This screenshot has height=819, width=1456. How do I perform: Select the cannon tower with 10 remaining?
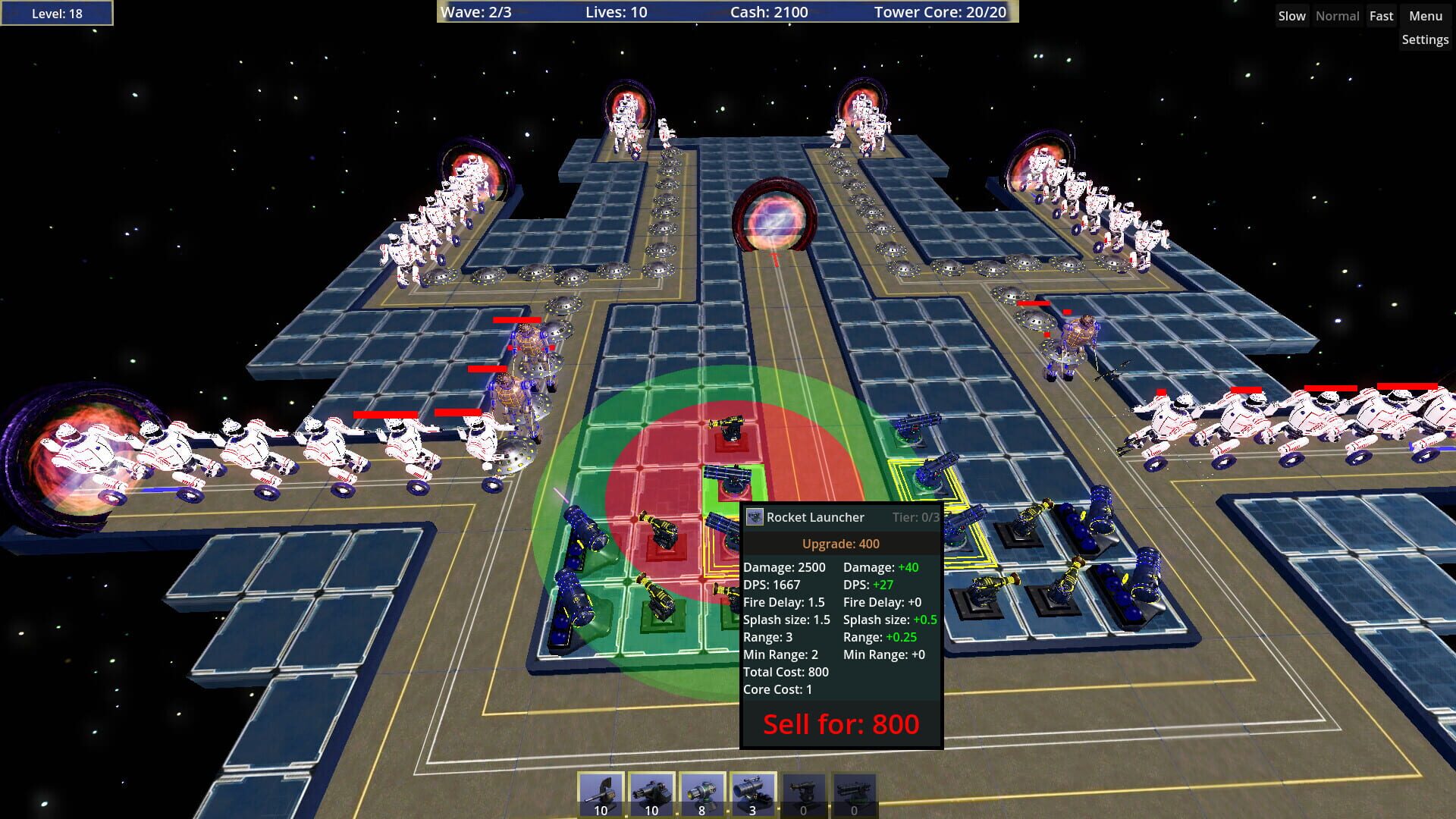[x=600, y=792]
